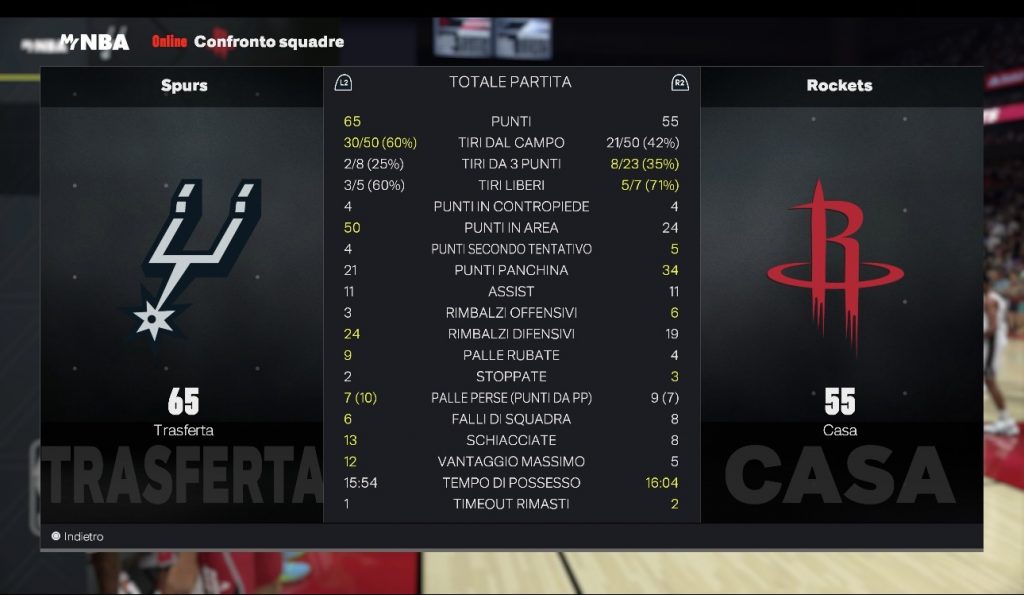The image size is (1024, 595).
Task: Choose the Rockets team logo panel
Action: point(838,266)
